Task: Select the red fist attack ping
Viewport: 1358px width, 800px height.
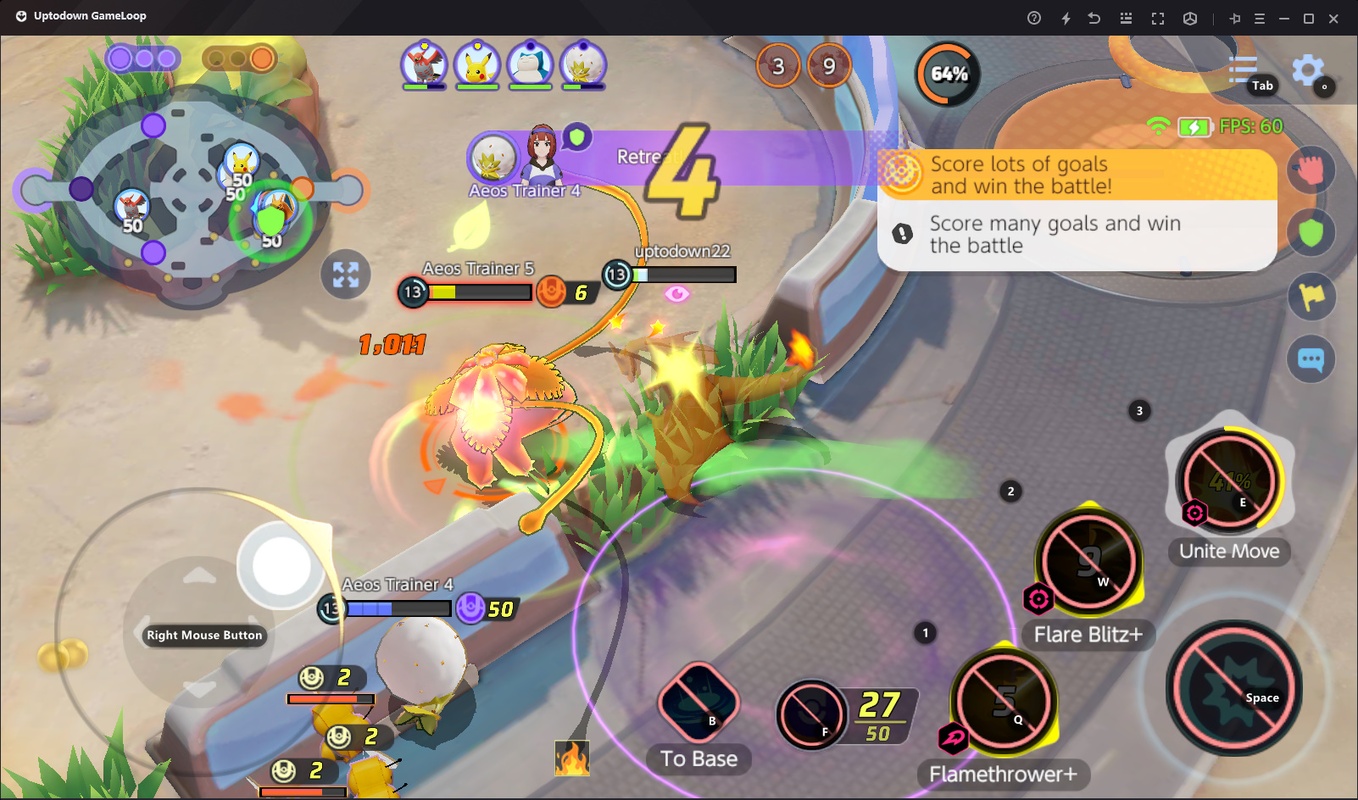Action: [1311, 172]
